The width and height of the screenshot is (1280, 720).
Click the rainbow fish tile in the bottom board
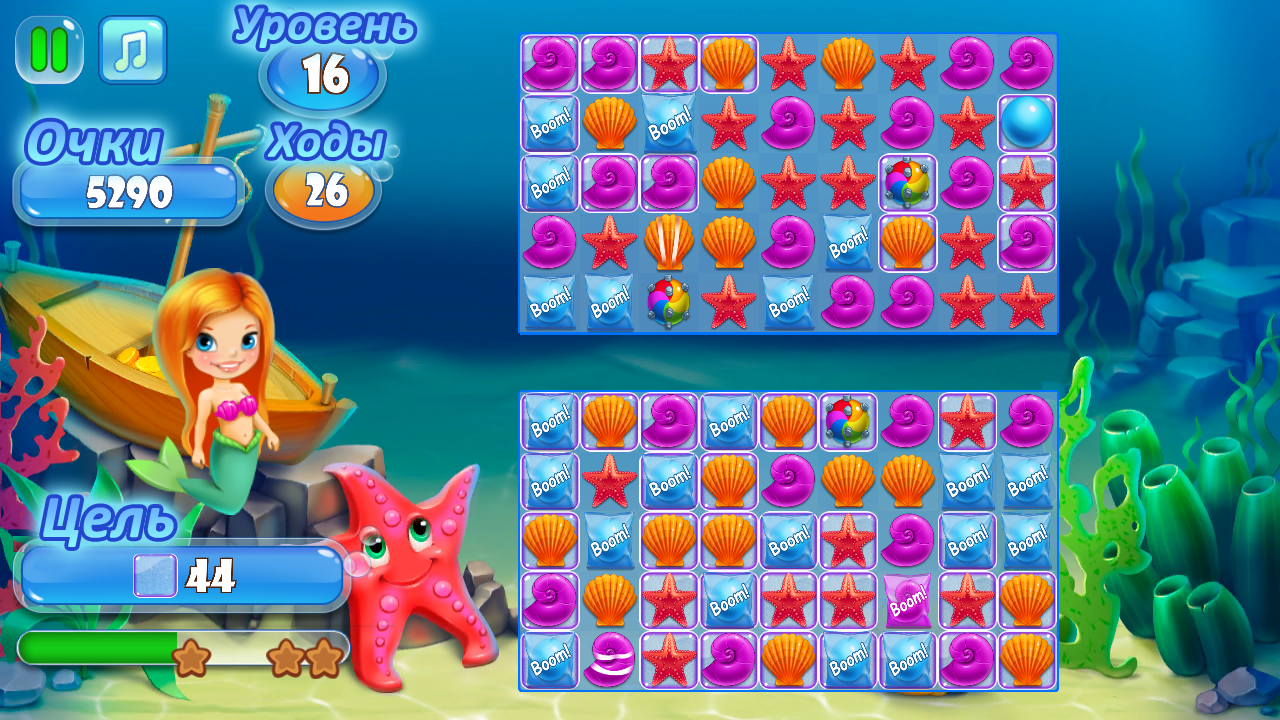pyautogui.click(x=848, y=421)
